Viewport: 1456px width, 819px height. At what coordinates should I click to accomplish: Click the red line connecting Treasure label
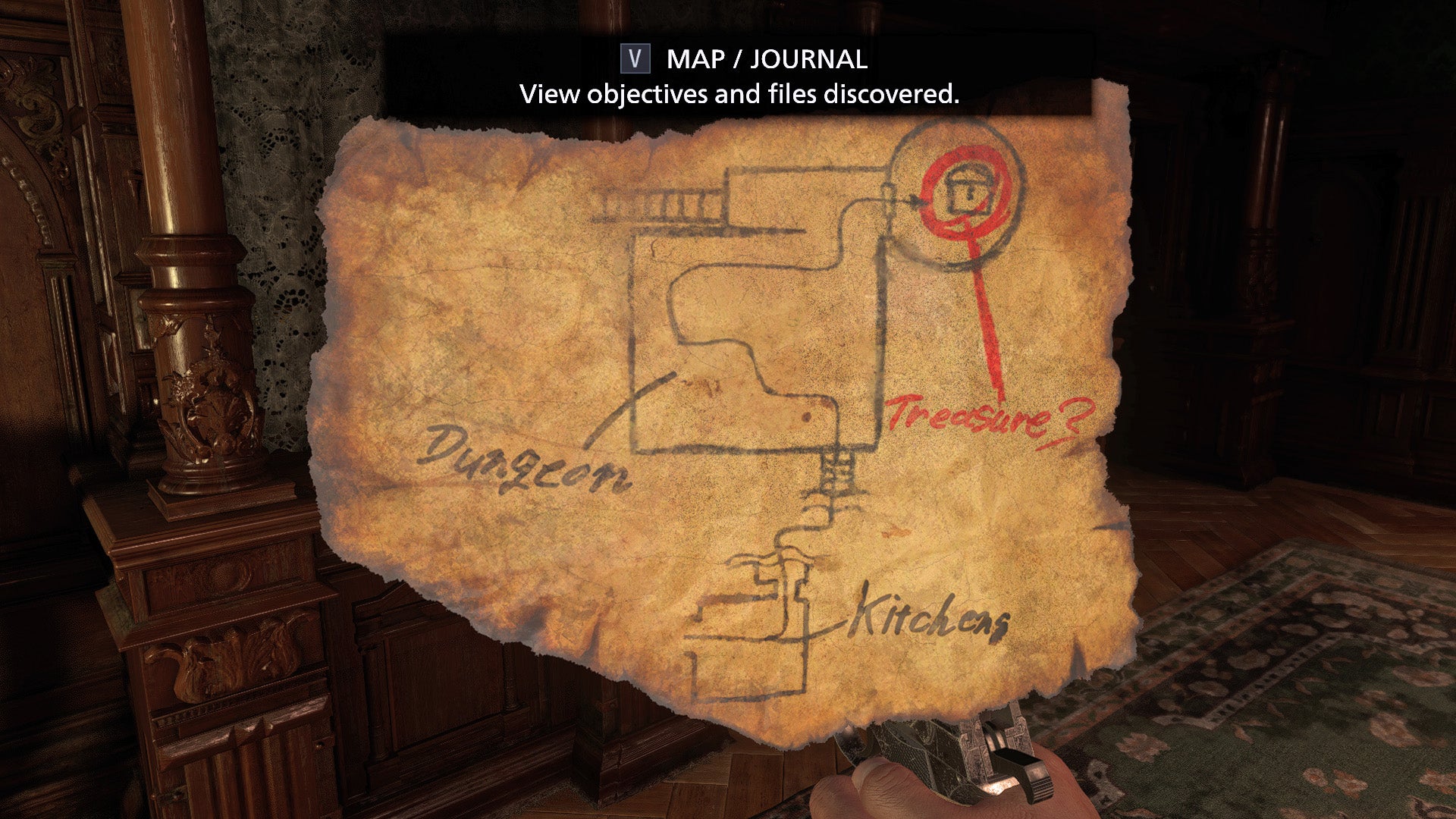pyautogui.click(x=986, y=318)
